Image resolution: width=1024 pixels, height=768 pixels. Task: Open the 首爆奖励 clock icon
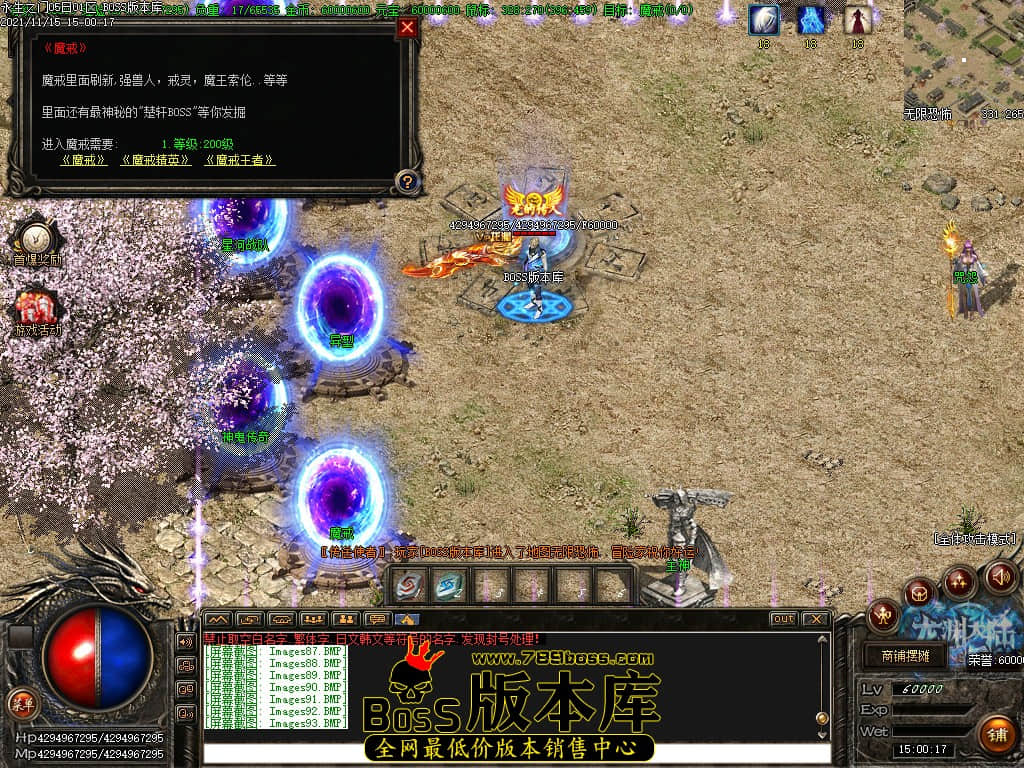[36, 239]
